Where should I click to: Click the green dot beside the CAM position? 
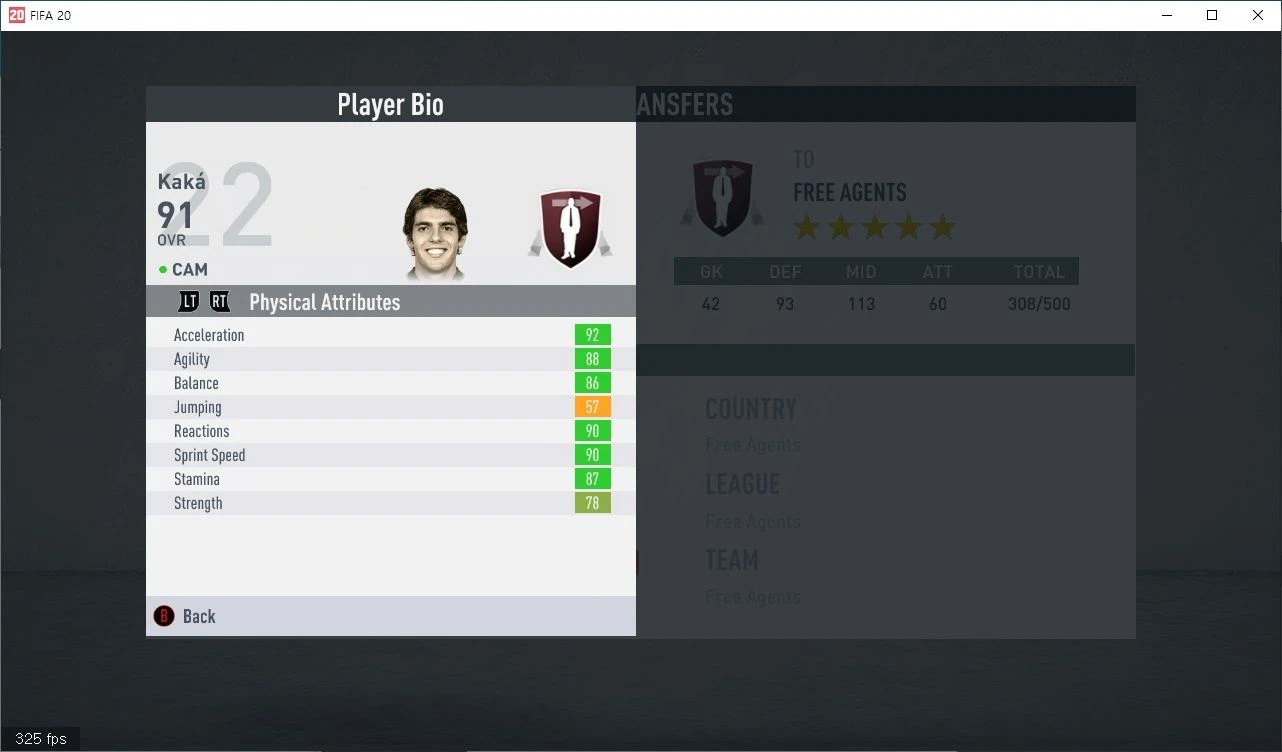click(162, 269)
